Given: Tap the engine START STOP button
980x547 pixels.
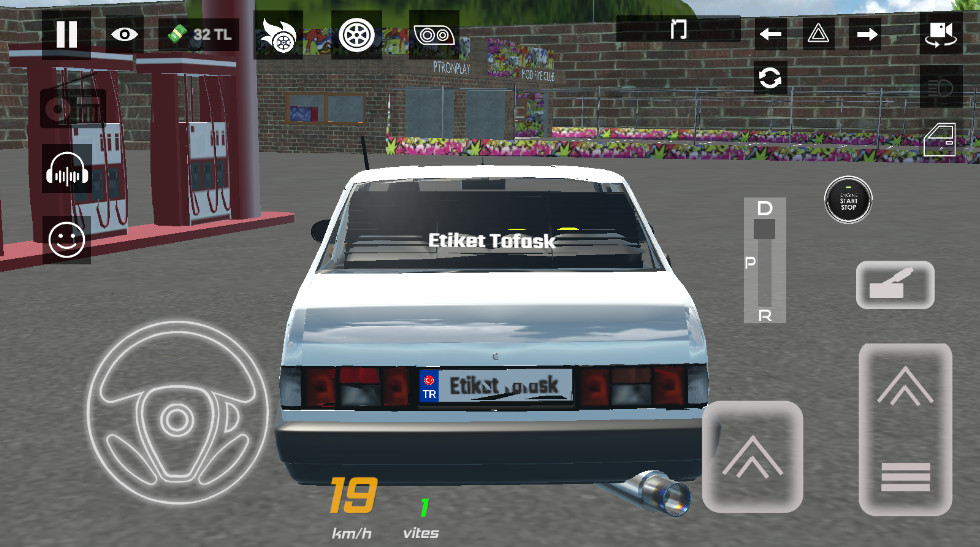Looking at the screenshot, I should tap(848, 200).
